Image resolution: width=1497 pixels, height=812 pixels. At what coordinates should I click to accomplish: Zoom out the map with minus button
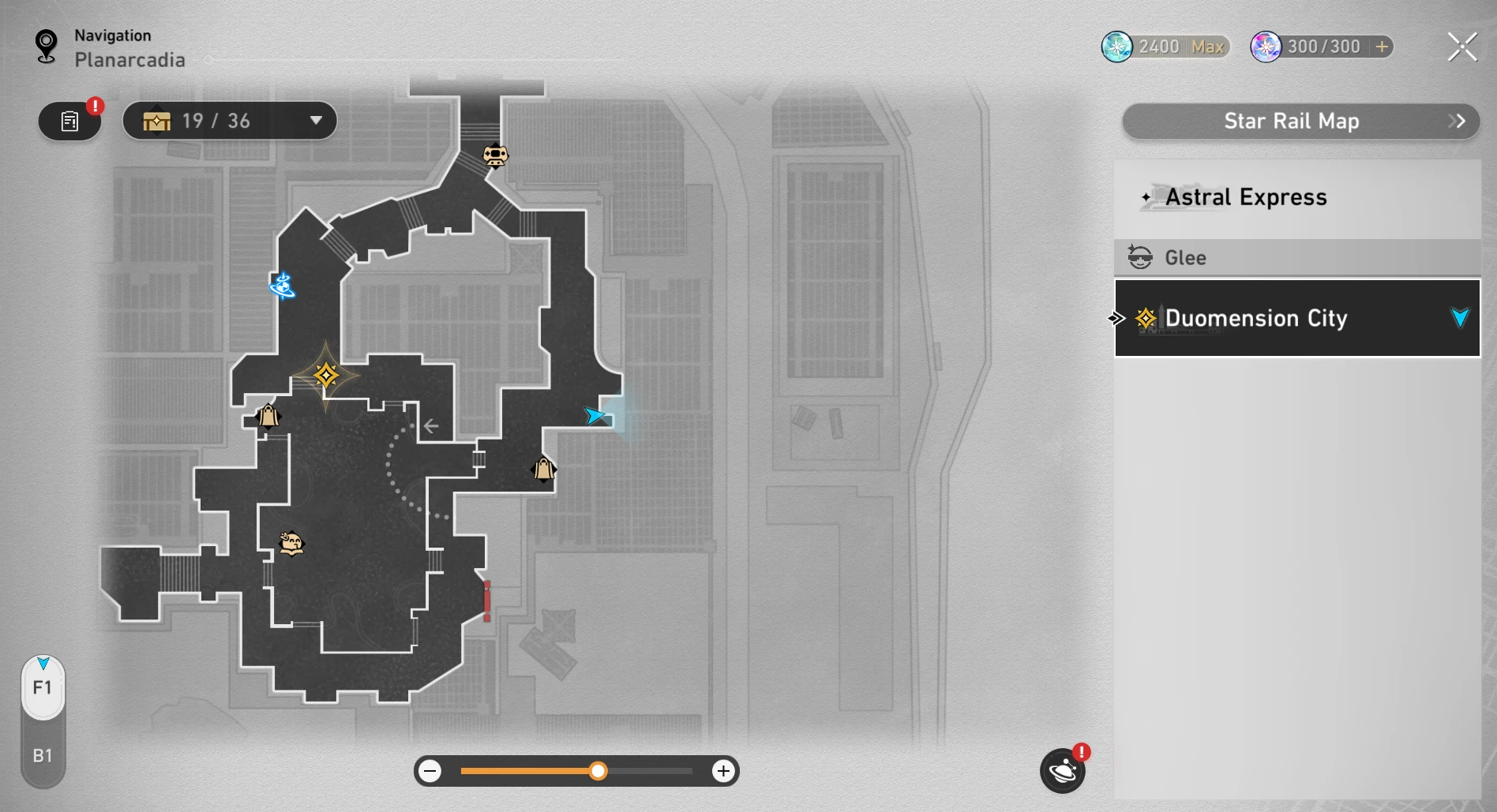pos(430,771)
